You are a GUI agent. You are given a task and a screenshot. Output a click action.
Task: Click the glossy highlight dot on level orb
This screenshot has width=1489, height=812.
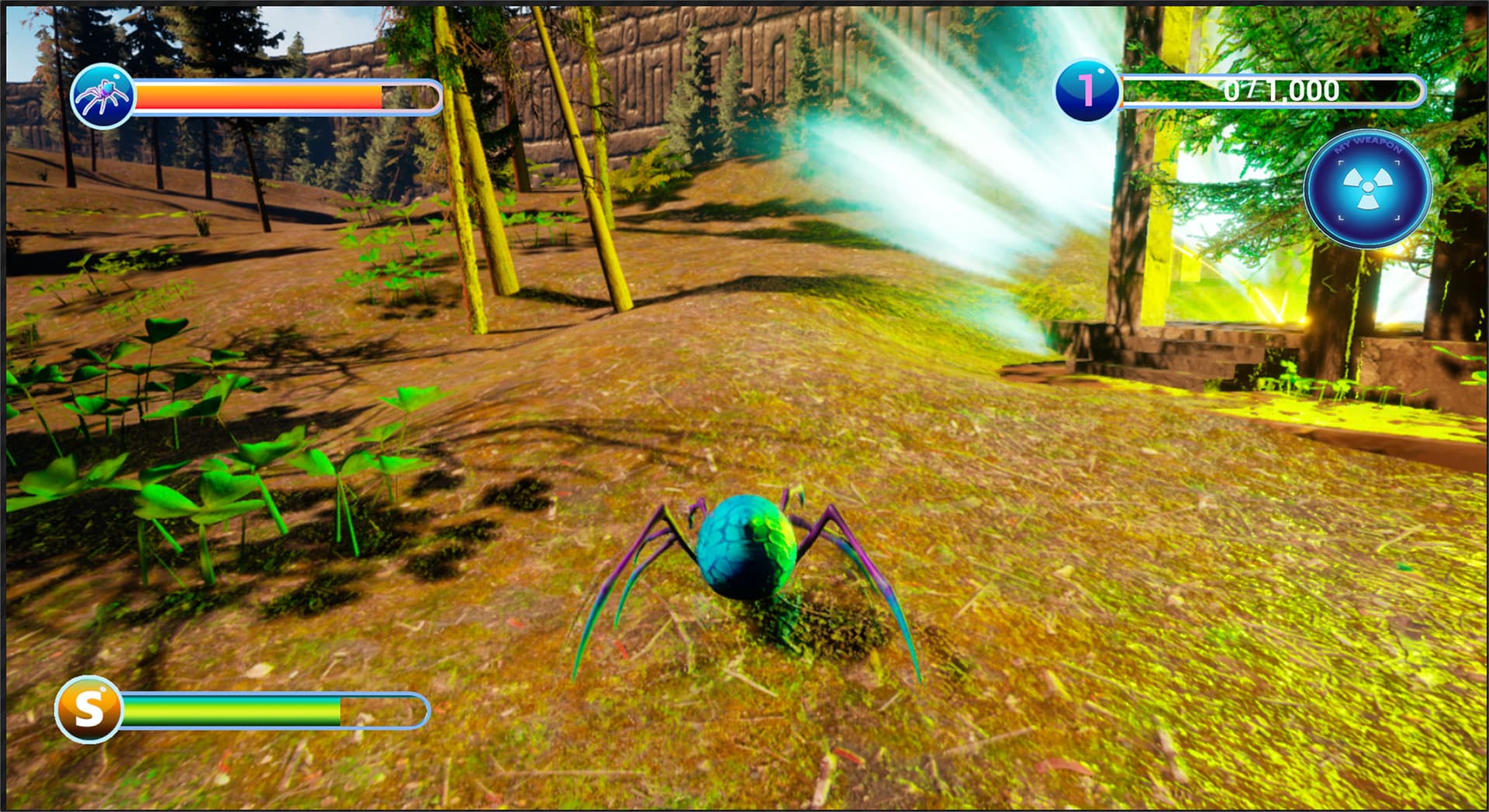click(1101, 72)
